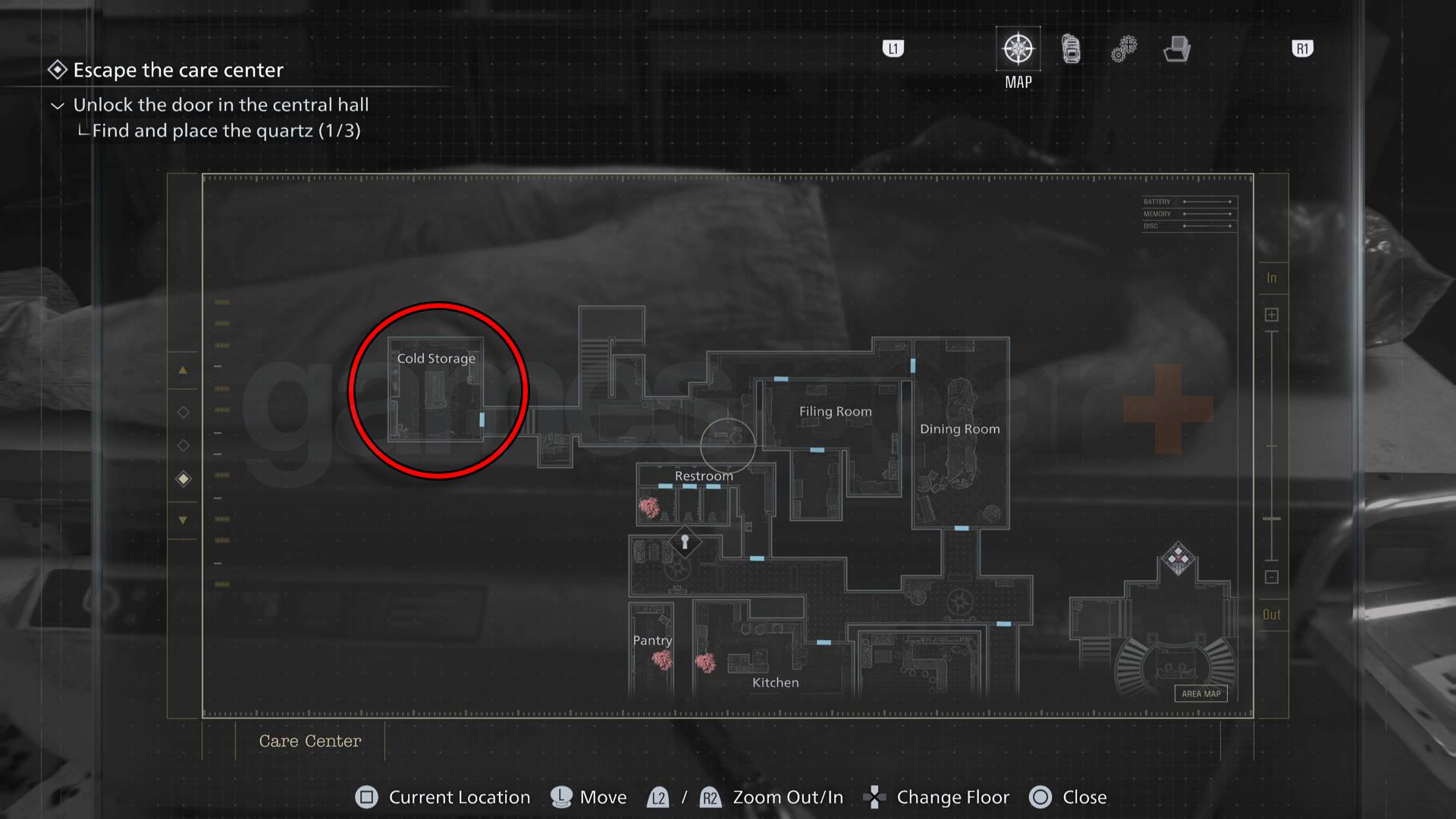Select the middle hollow diamond floor indicator
This screenshot has height=819, width=1456.
[183, 445]
